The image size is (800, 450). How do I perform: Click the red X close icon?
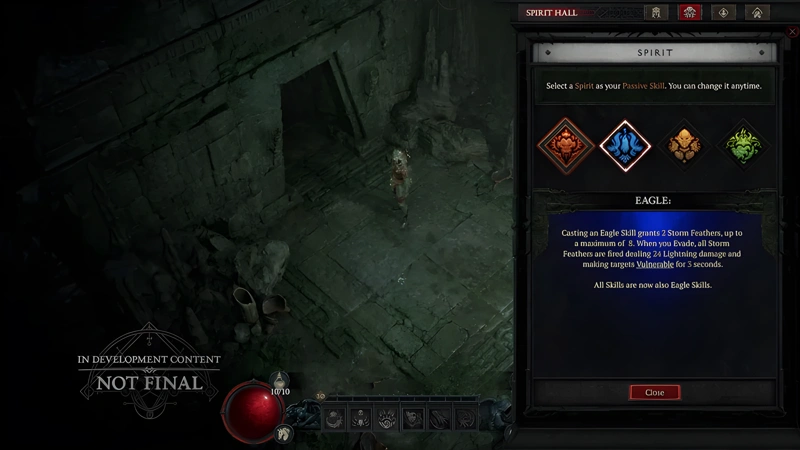coord(793,32)
